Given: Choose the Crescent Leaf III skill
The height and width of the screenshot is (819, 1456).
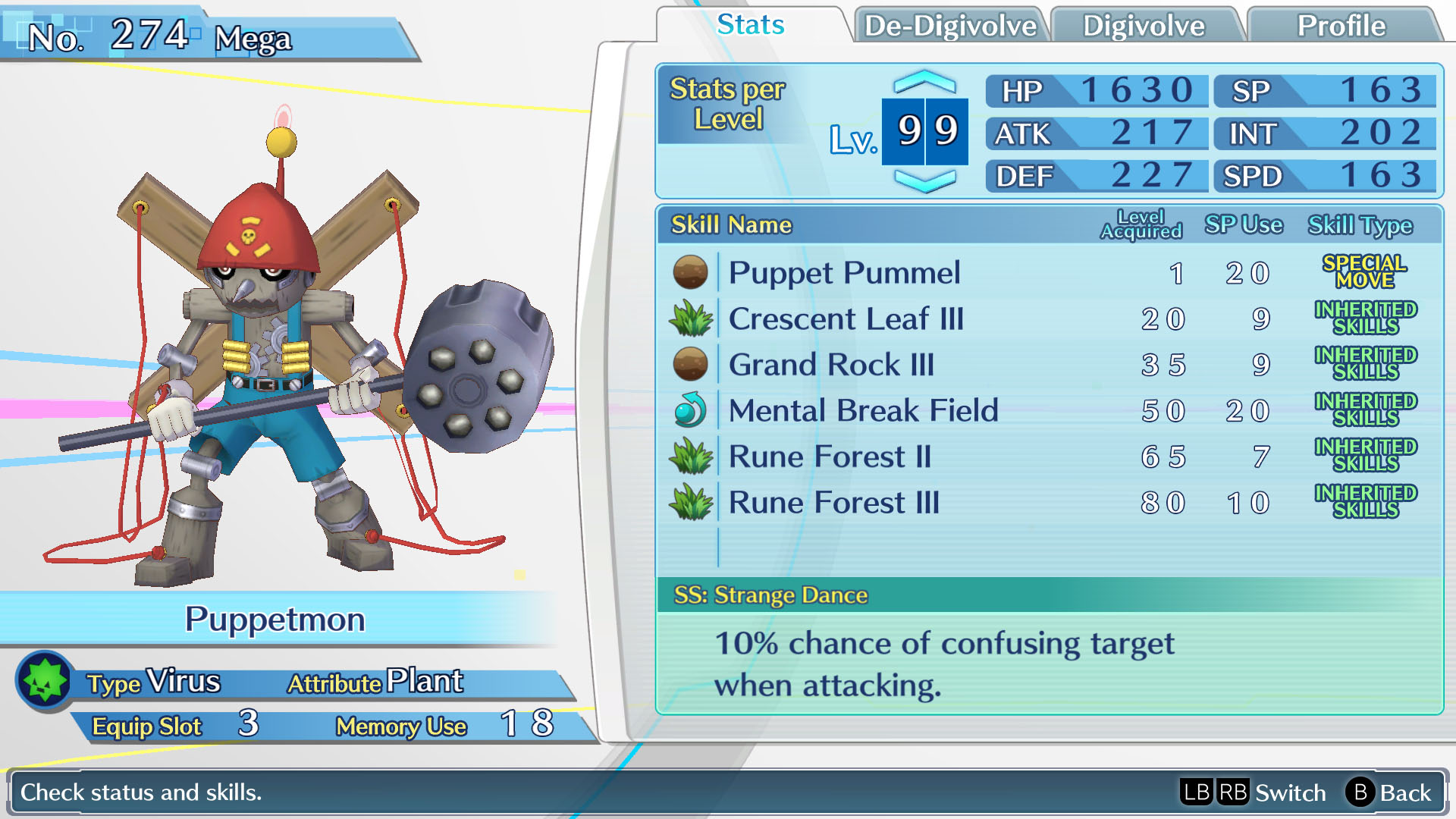Looking at the screenshot, I should pyautogui.click(x=846, y=319).
